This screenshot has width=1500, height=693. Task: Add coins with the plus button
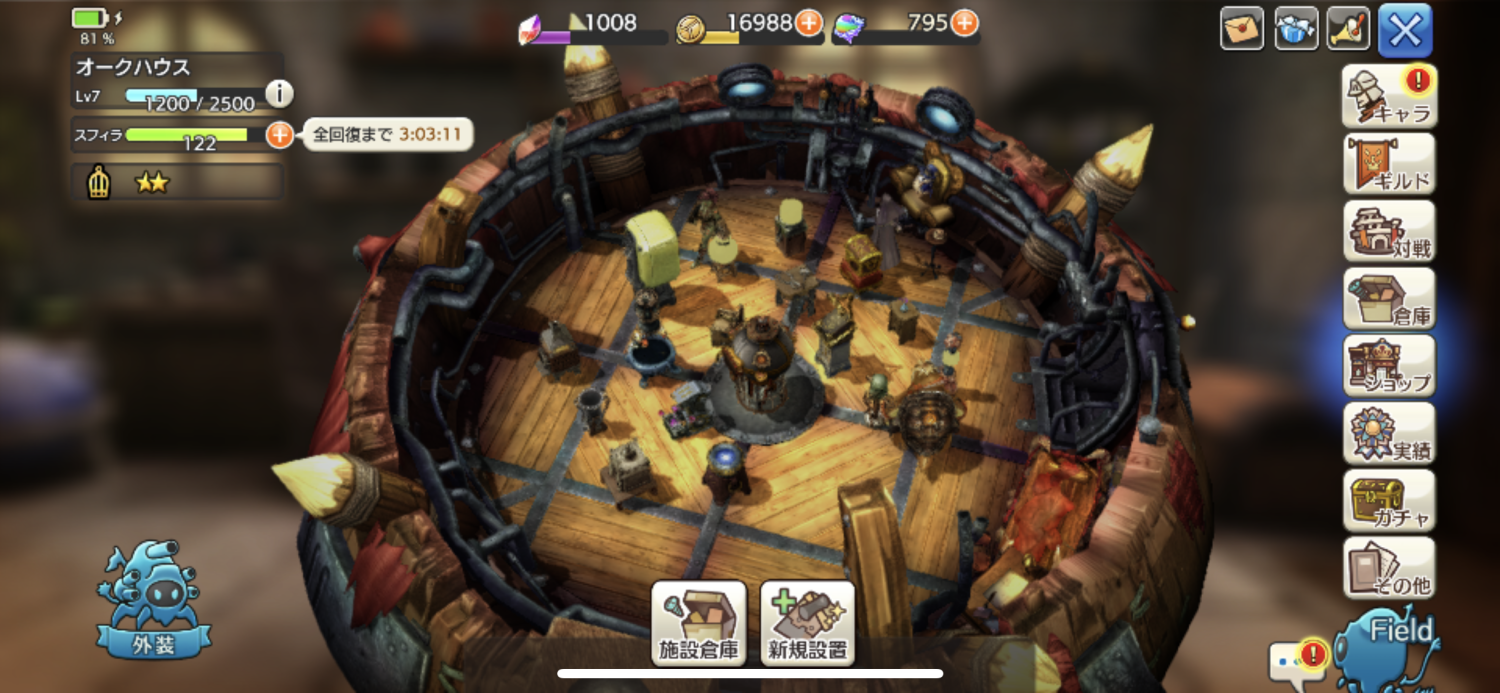(x=808, y=23)
